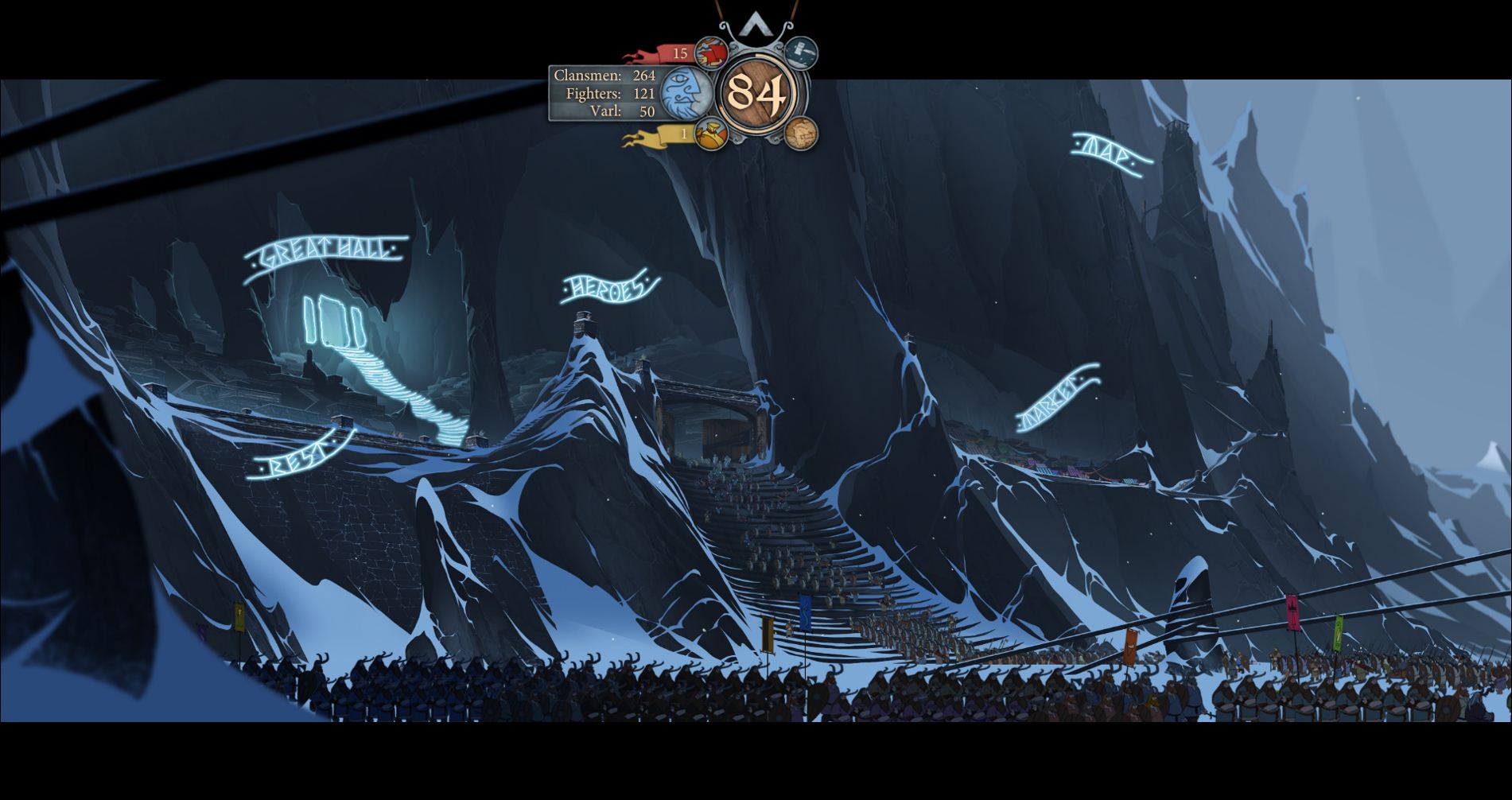Open the Heroes roster banner
This screenshot has height=800, width=1512.
(x=609, y=288)
